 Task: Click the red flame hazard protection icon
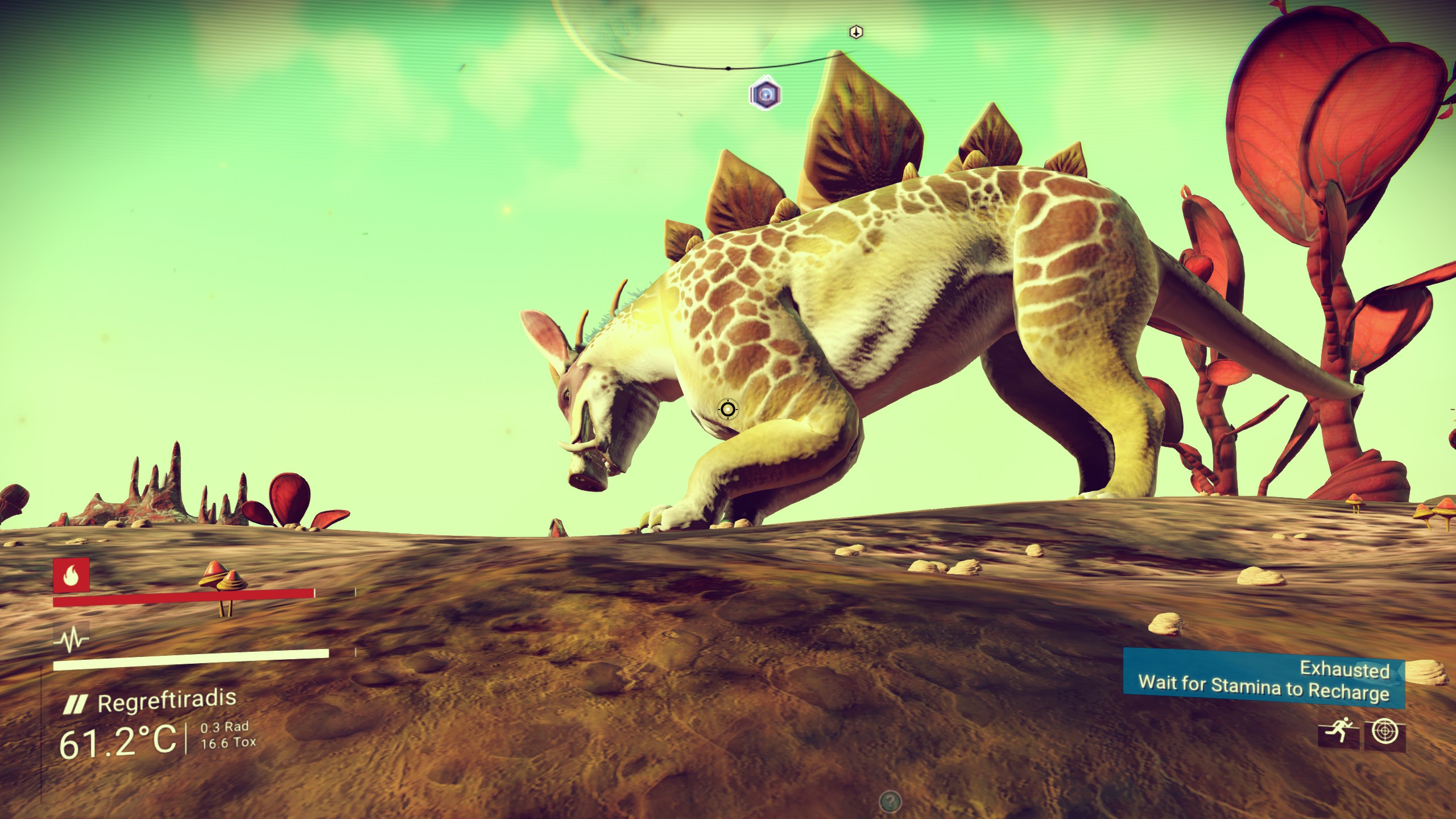coord(71,575)
